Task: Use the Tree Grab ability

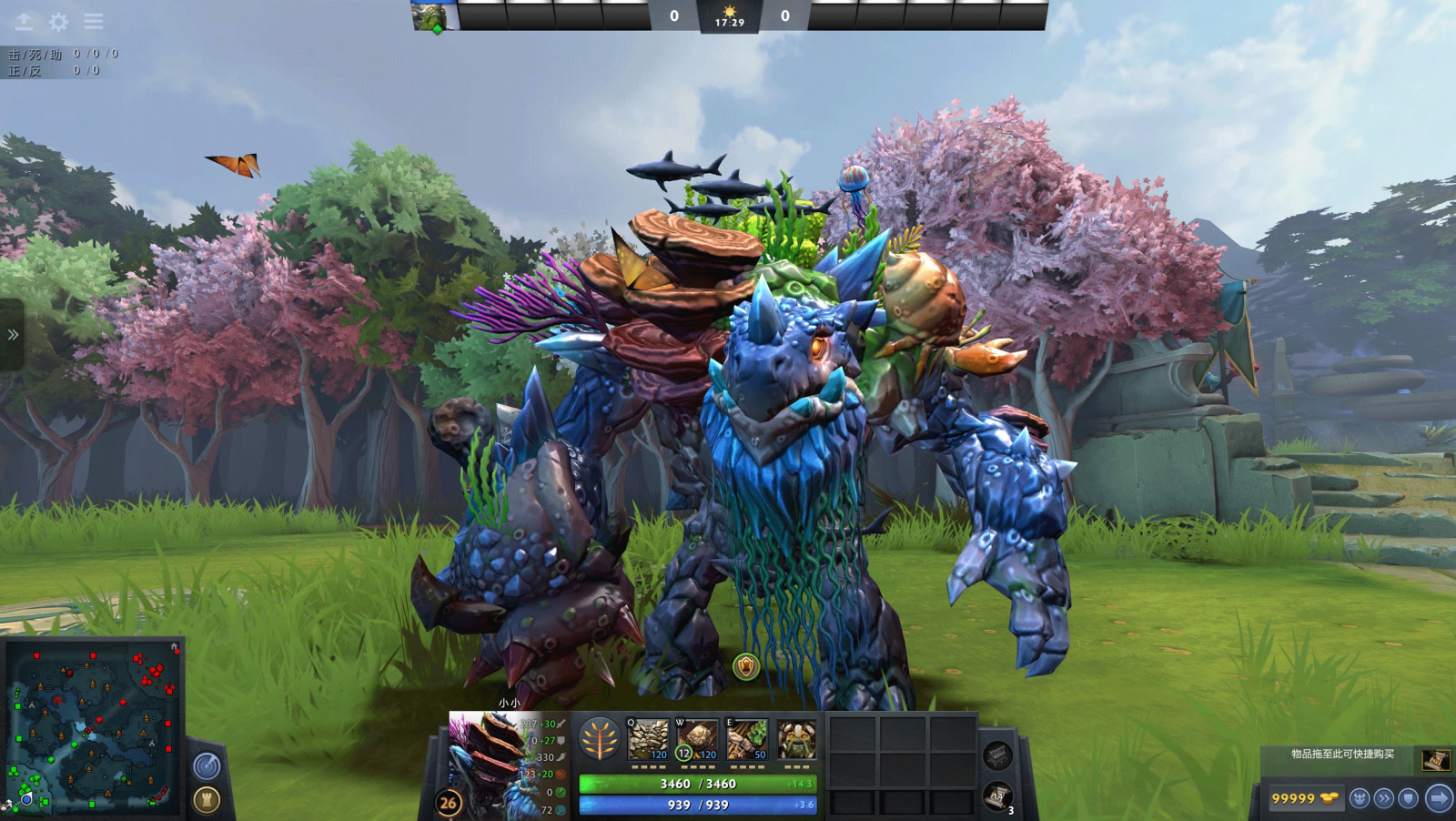Action: click(x=746, y=739)
